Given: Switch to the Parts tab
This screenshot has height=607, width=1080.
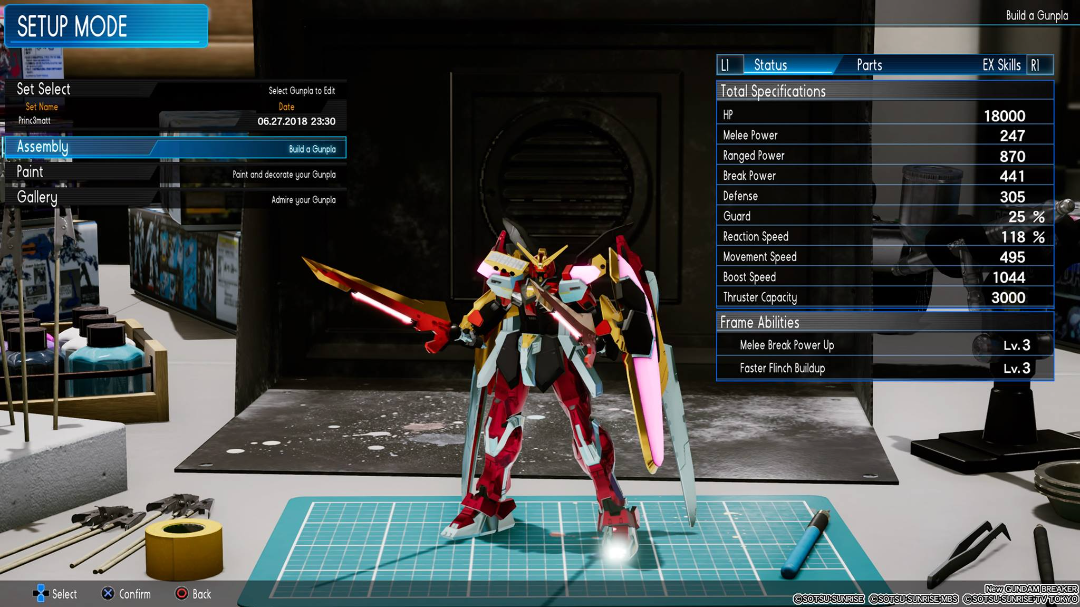Looking at the screenshot, I should click(869, 65).
